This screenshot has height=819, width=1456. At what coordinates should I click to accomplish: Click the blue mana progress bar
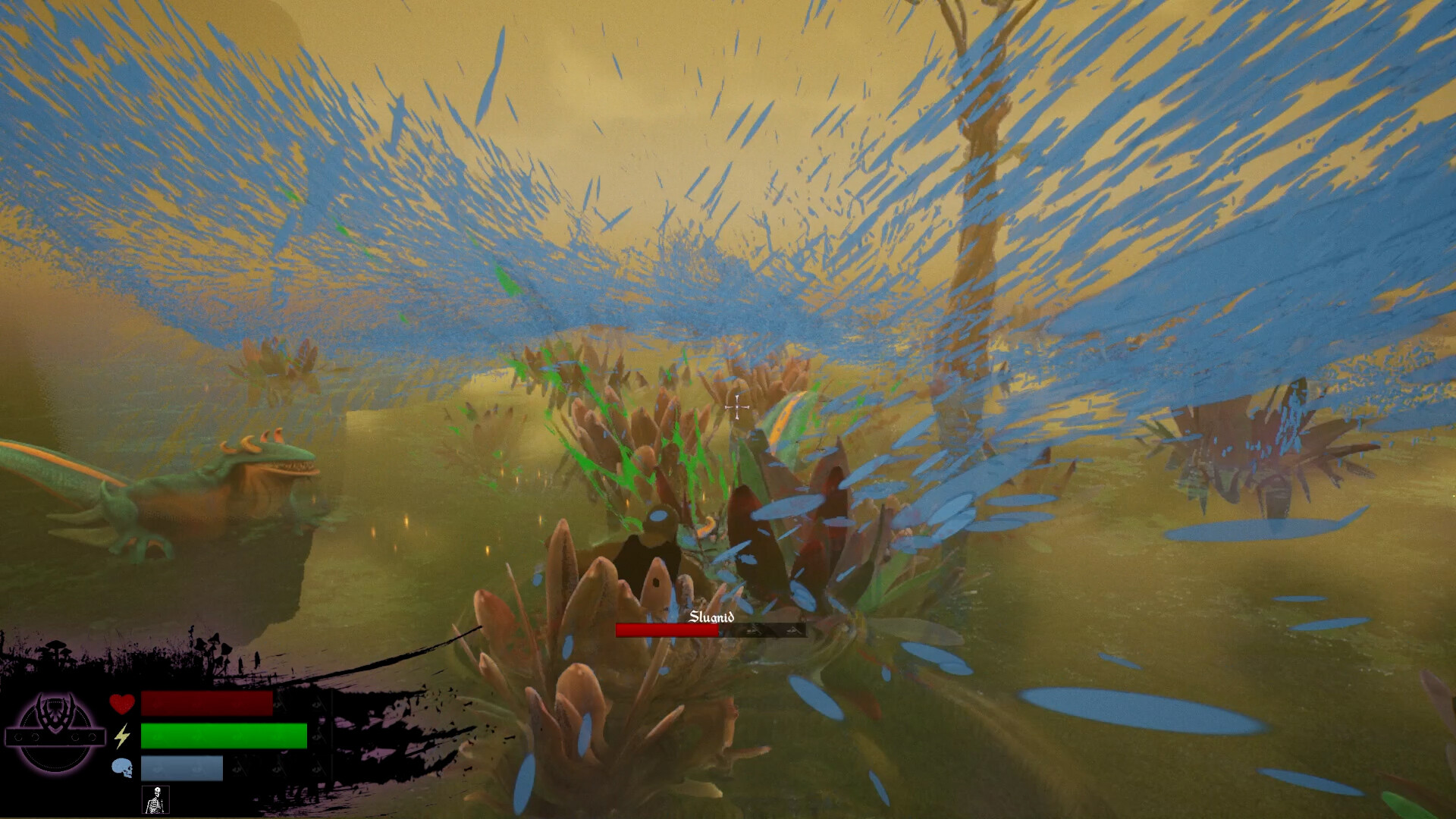182,768
